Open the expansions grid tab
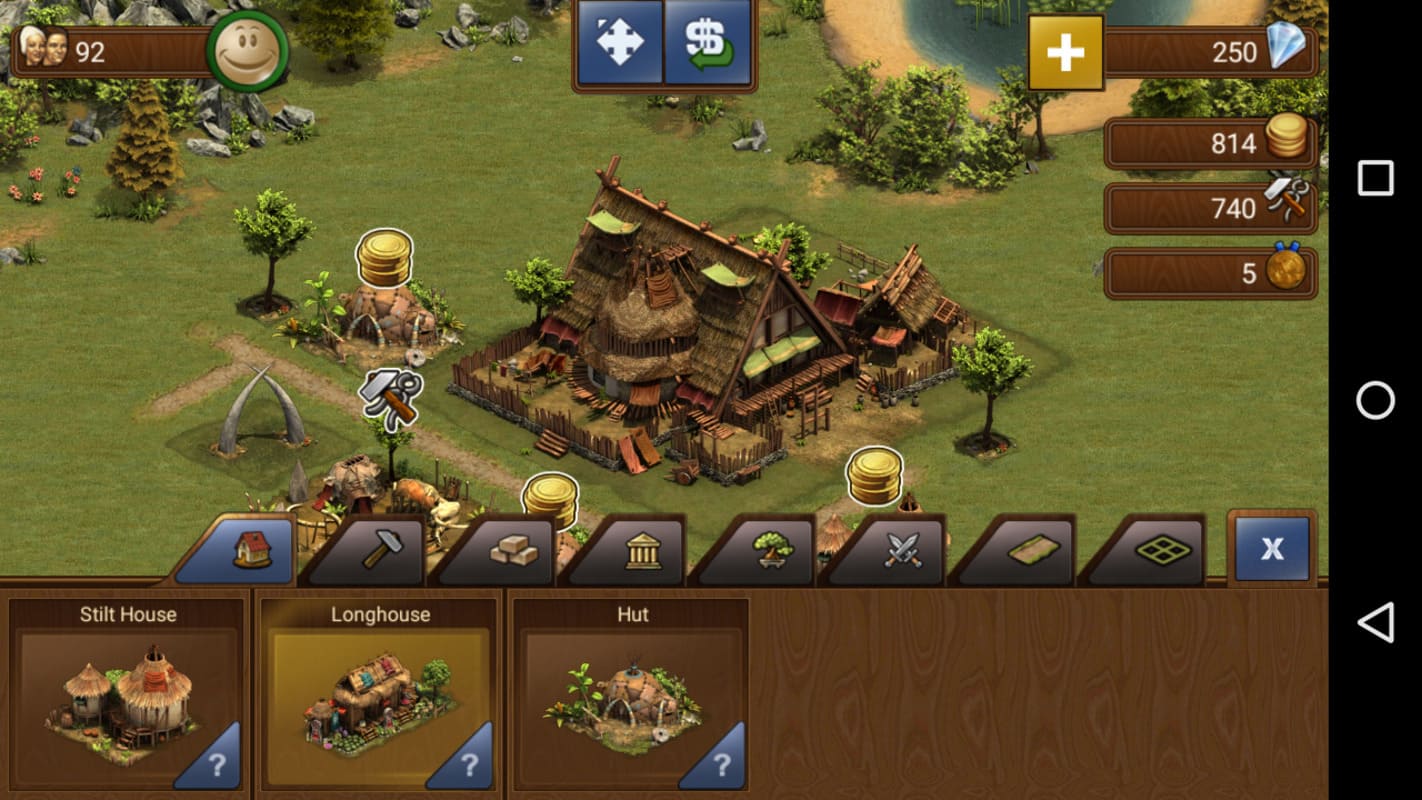This screenshot has width=1422, height=800. [x=1162, y=550]
